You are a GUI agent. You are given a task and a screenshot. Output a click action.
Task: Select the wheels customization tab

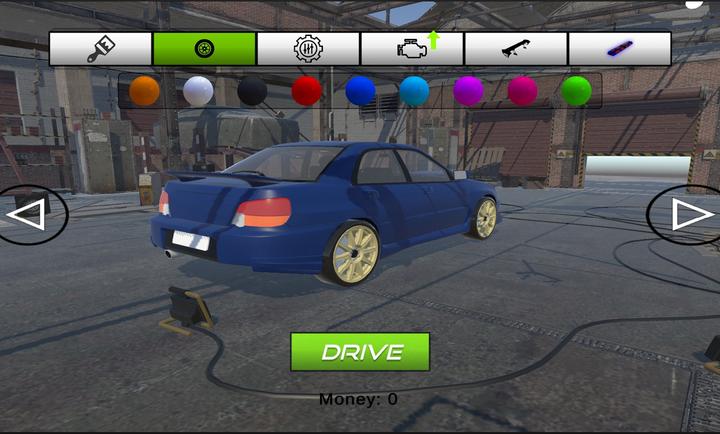point(204,48)
